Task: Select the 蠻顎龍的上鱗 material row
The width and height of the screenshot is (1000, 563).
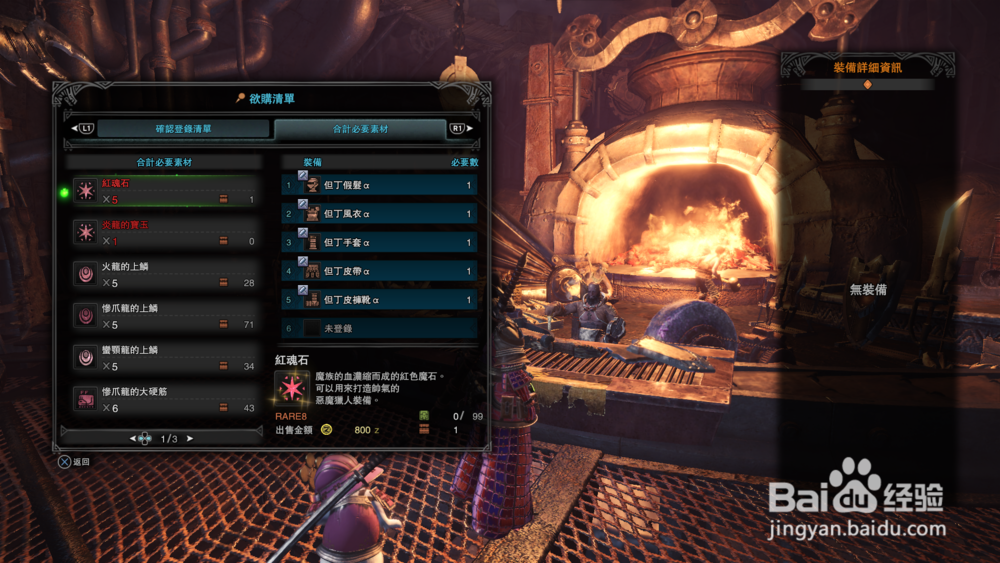Action: pos(164,358)
